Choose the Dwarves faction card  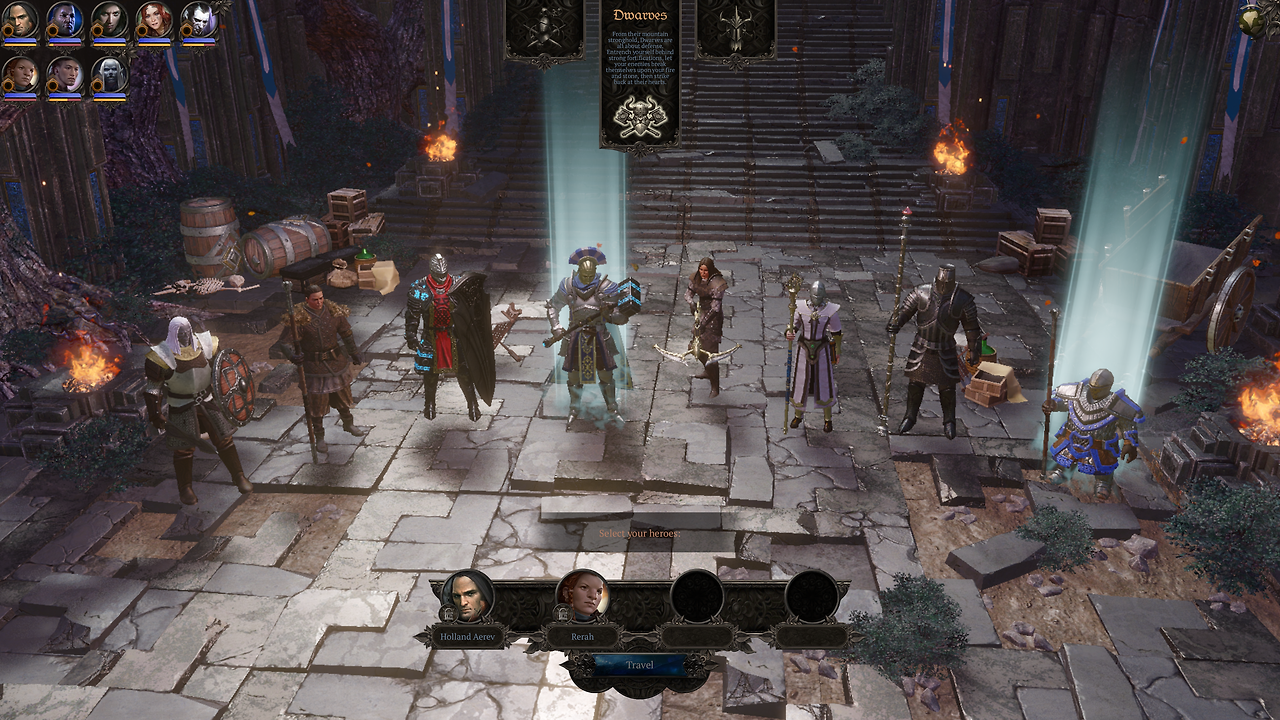pyautogui.click(x=640, y=75)
